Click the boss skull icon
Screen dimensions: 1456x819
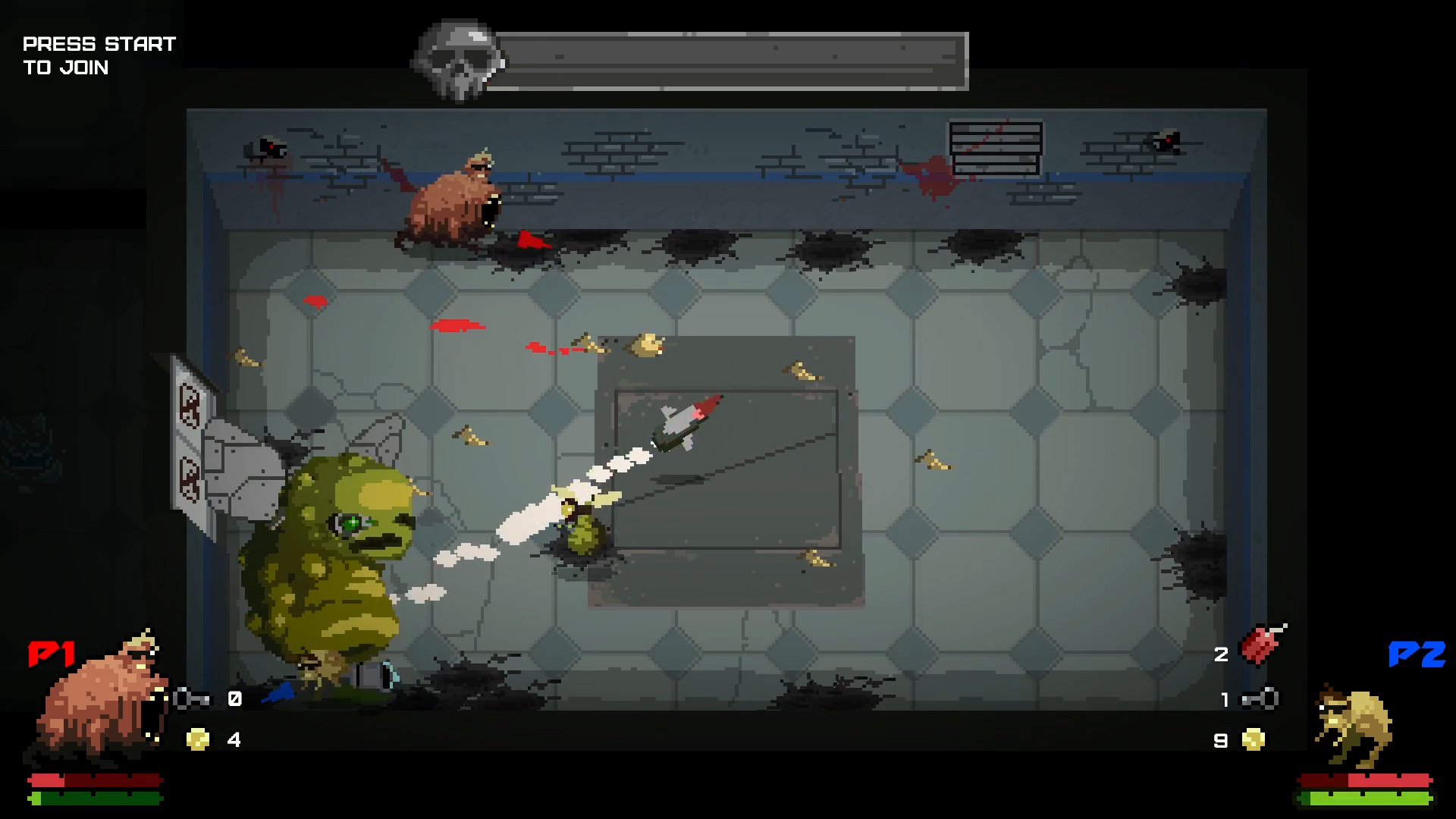pyautogui.click(x=458, y=61)
